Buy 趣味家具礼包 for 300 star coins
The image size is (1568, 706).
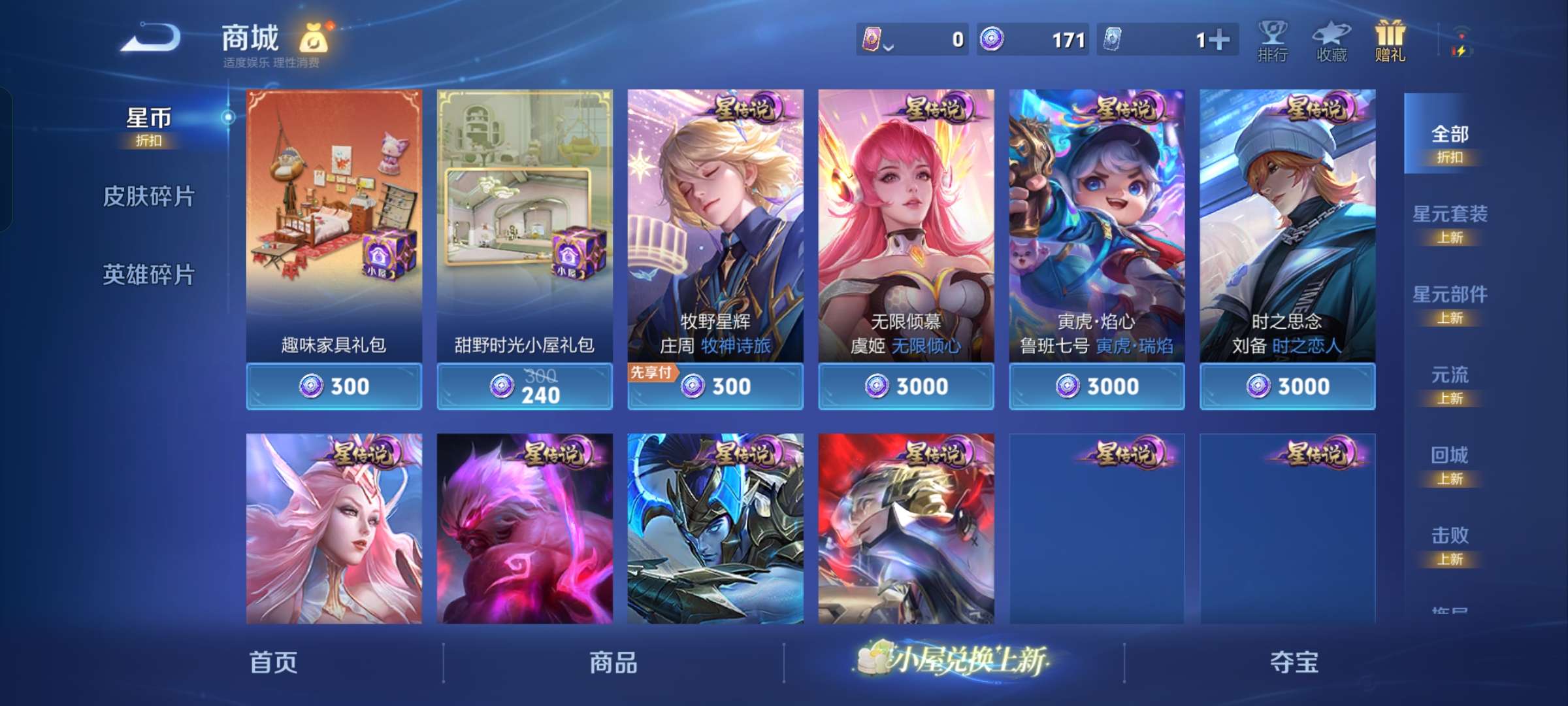[x=334, y=386]
